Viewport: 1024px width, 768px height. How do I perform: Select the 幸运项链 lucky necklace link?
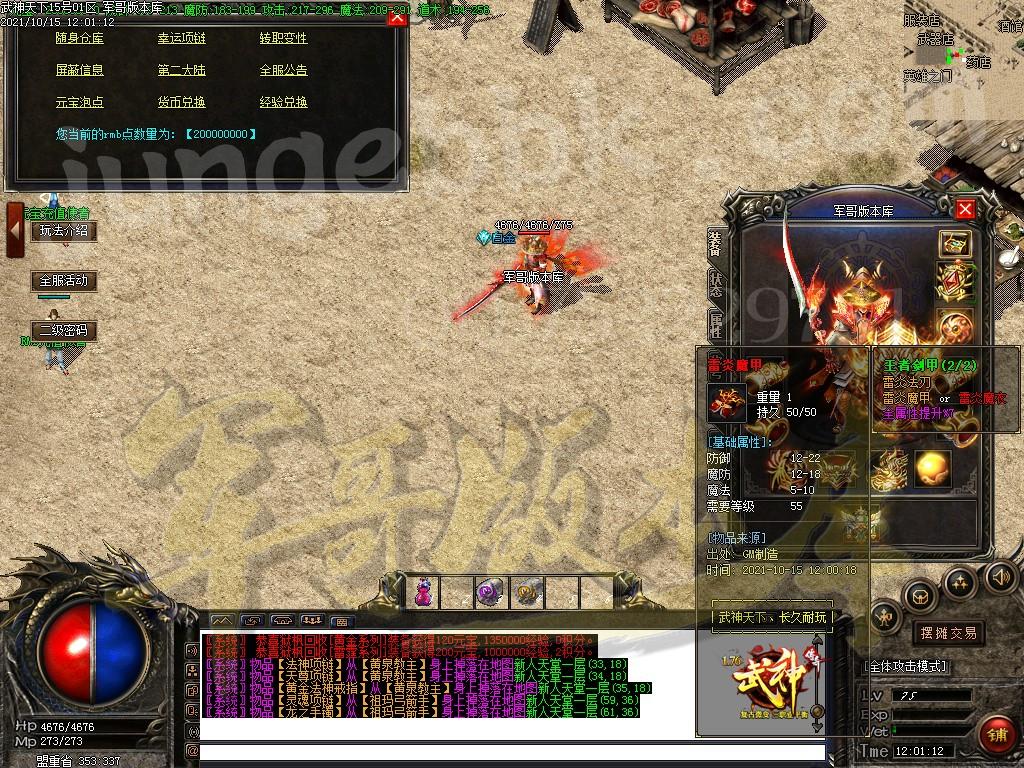coord(181,38)
